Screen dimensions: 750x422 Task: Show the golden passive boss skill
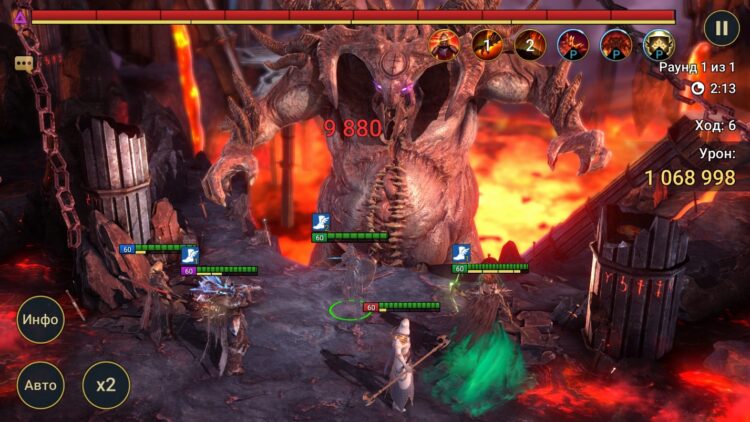pyautogui.click(x=658, y=45)
